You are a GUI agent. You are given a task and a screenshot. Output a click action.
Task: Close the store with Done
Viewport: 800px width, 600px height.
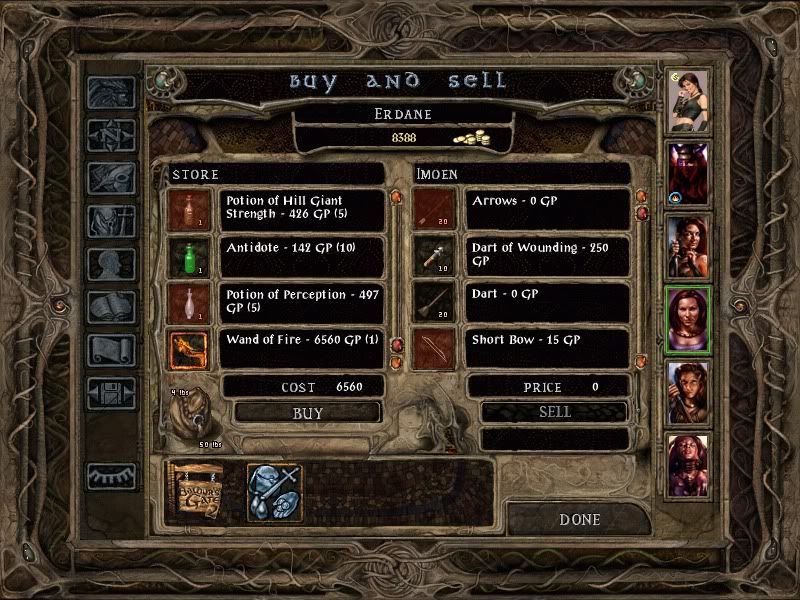pyautogui.click(x=580, y=519)
